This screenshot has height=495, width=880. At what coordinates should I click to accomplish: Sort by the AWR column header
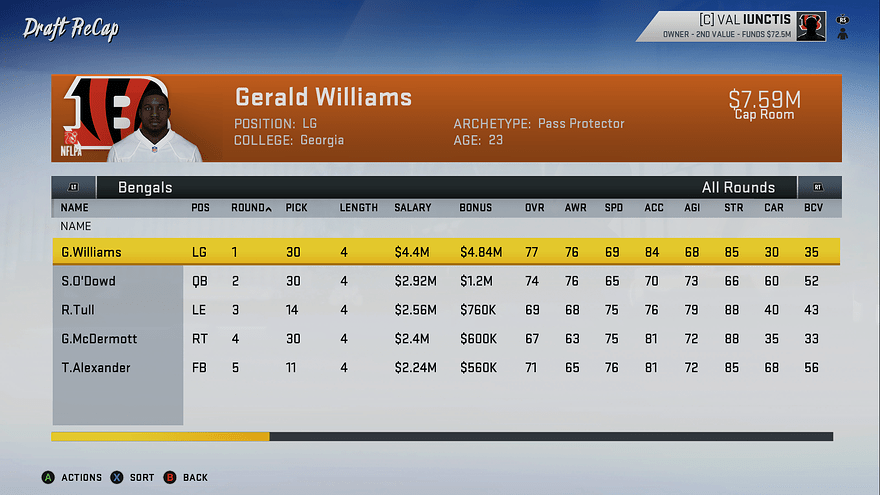(575, 208)
